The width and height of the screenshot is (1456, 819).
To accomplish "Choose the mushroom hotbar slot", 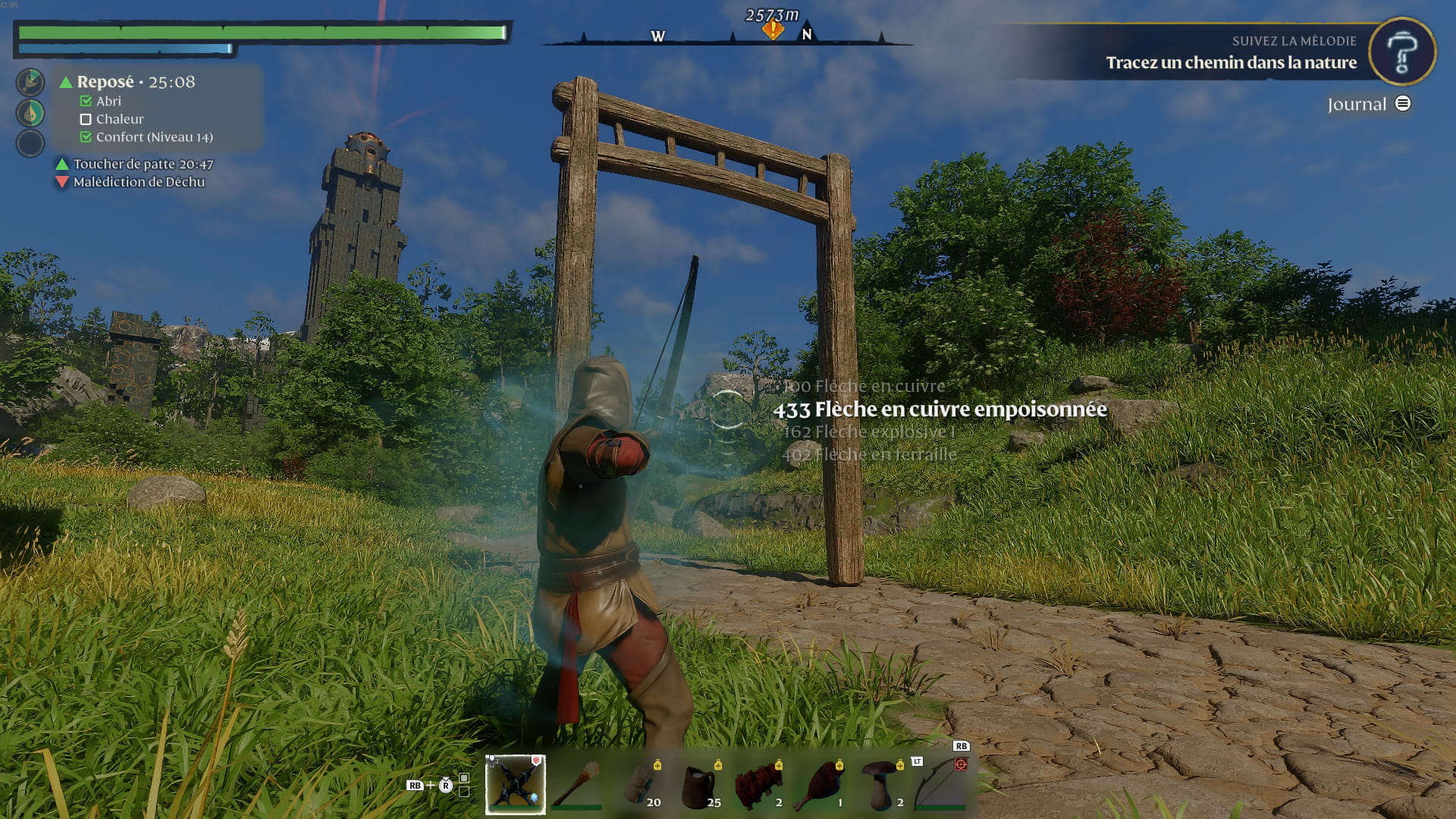I will (881, 784).
